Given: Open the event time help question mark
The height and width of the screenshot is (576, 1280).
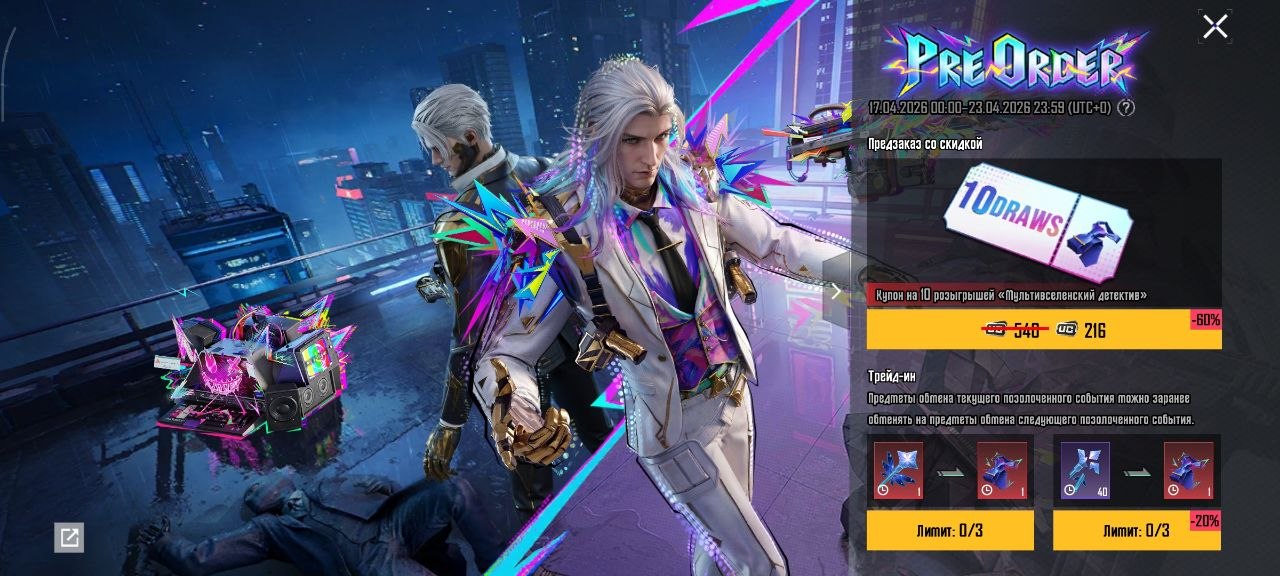Looking at the screenshot, I should point(1127,107).
